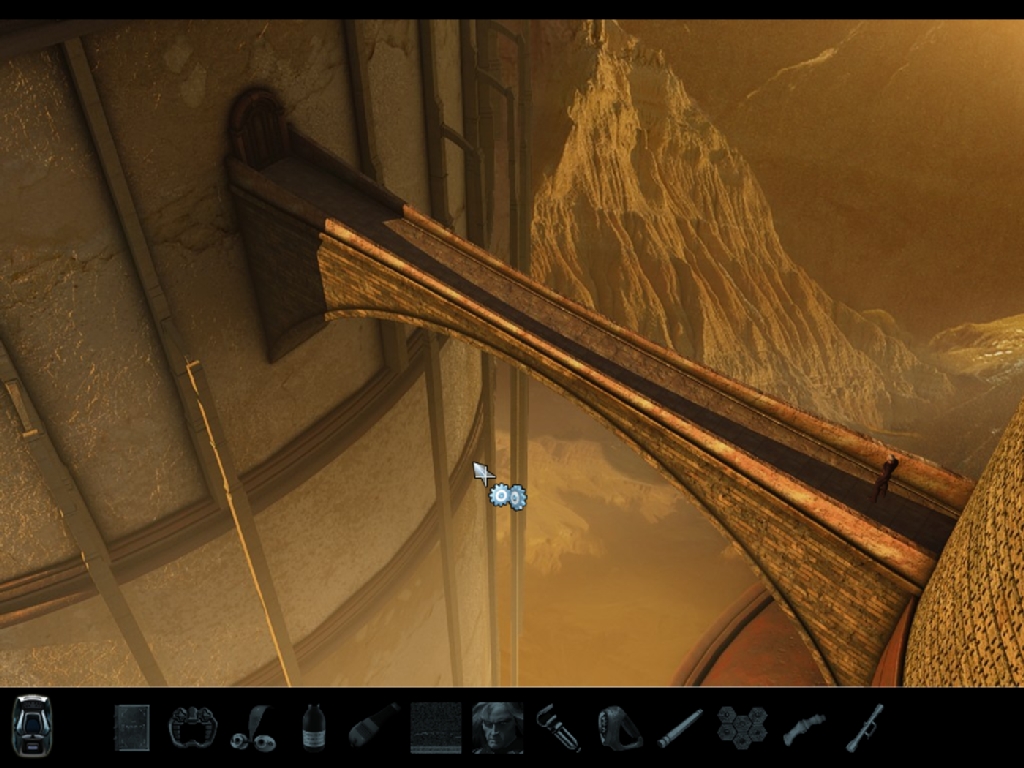Screen dimensions: 1024x768
Task: Select the man's portrait photo
Action: (497, 727)
